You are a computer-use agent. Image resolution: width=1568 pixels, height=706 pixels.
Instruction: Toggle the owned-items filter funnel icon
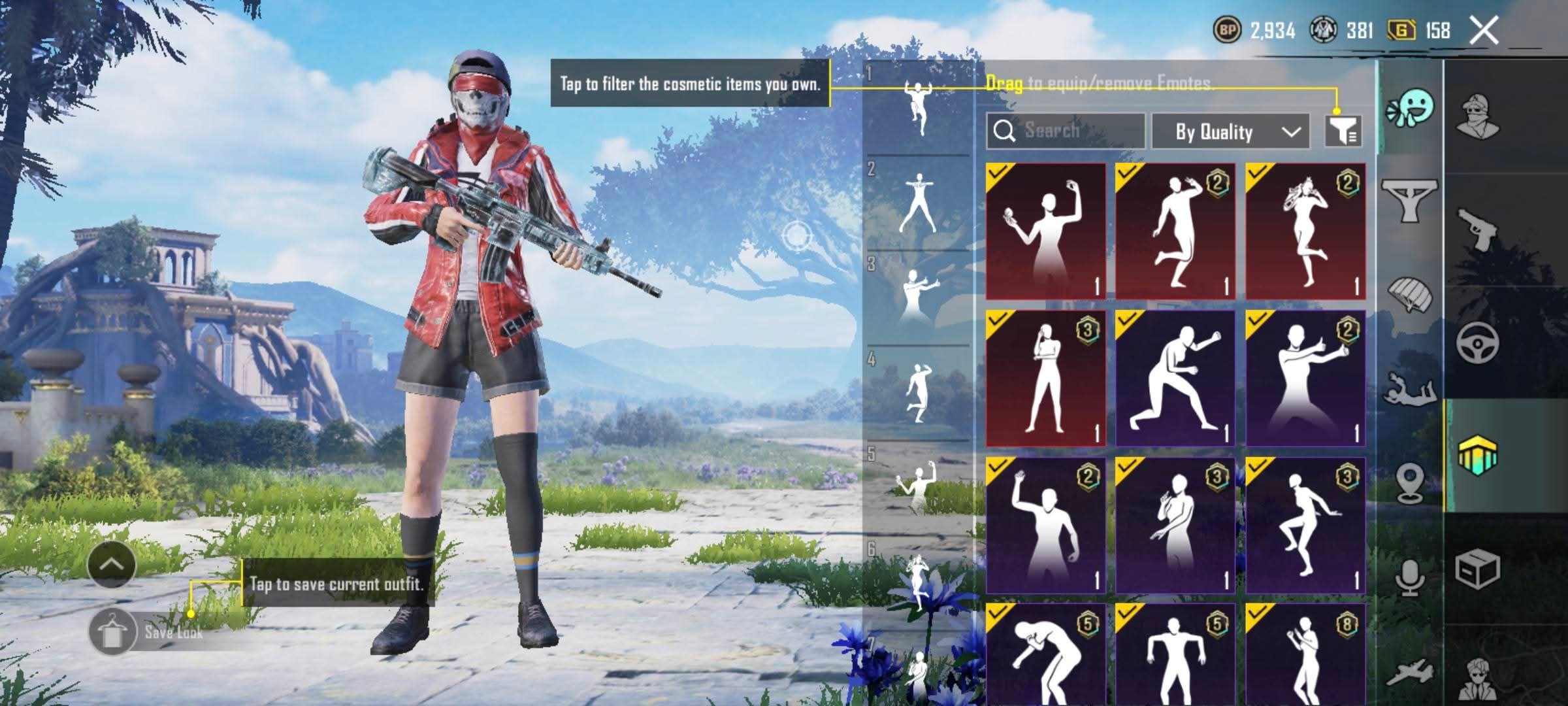click(x=1343, y=131)
